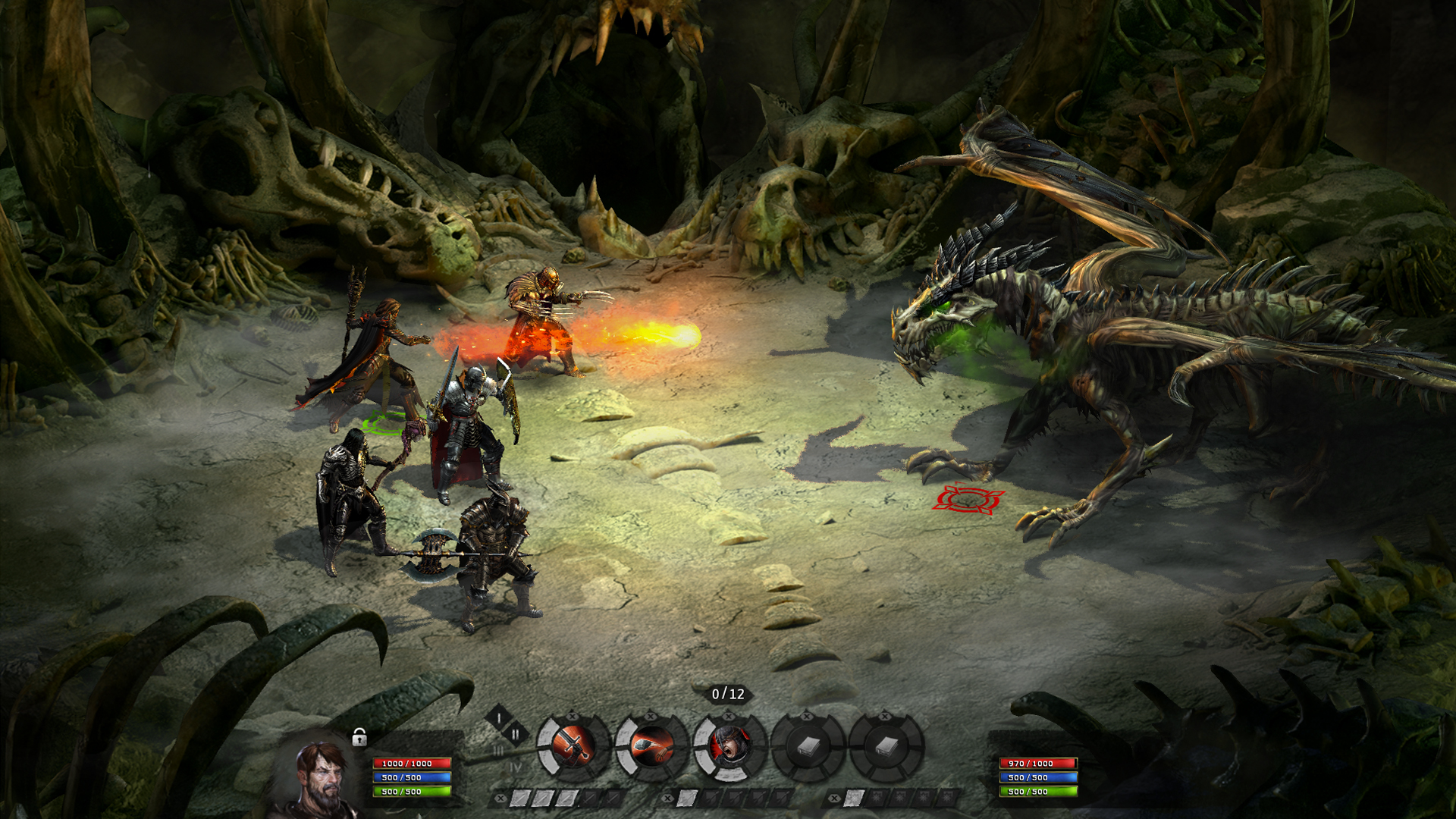
Task: Remove the battle cry skill with its X
Action: (729, 716)
